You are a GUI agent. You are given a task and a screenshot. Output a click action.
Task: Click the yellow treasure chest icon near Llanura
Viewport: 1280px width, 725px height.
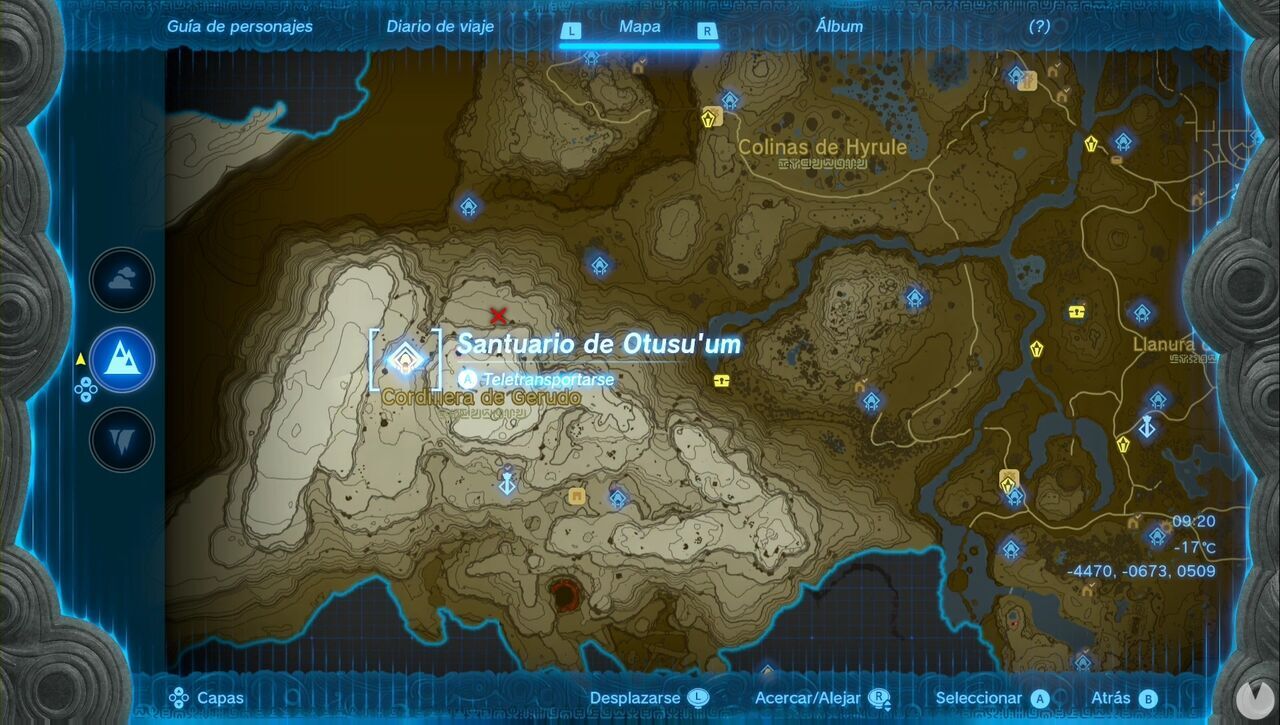pyautogui.click(x=1078, y=310)
